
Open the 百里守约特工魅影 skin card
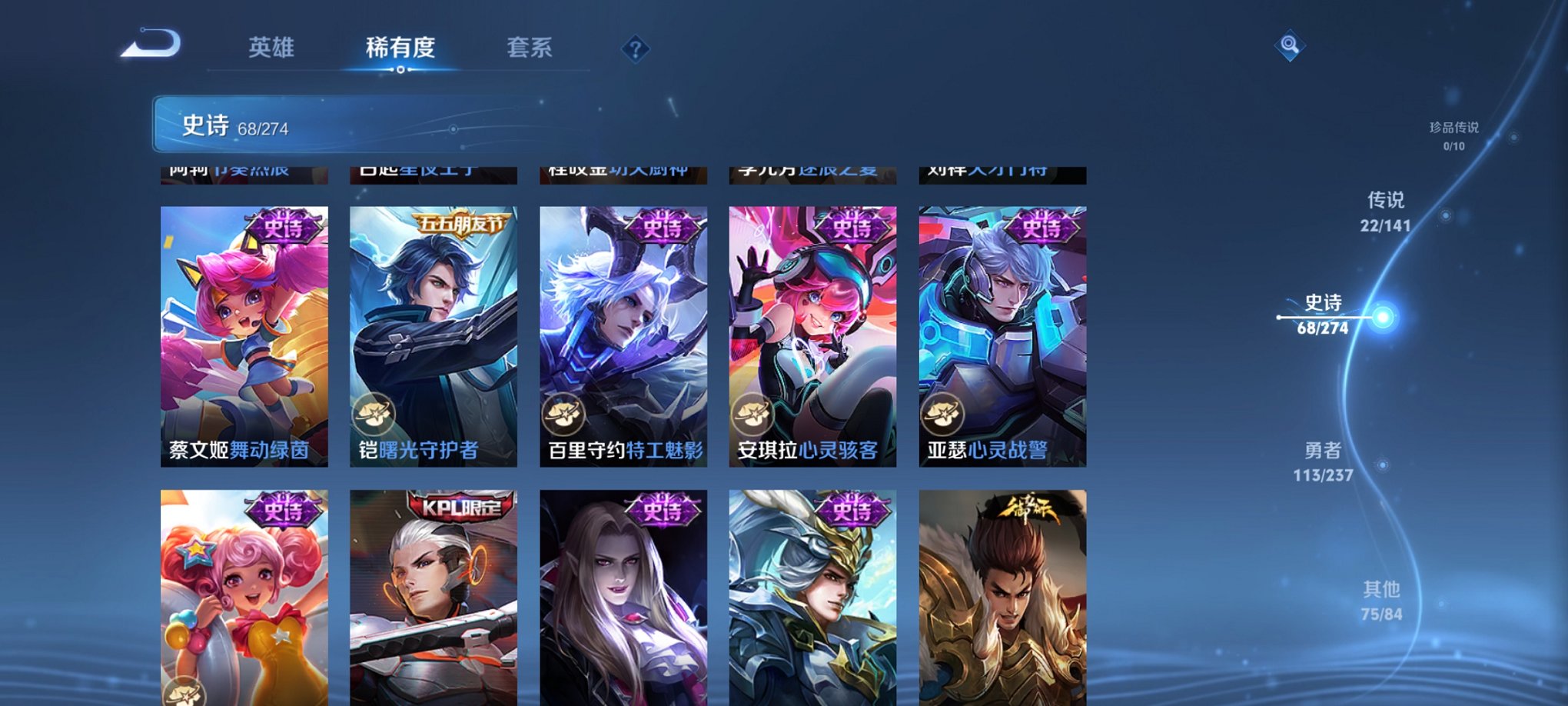pos(623,331)
